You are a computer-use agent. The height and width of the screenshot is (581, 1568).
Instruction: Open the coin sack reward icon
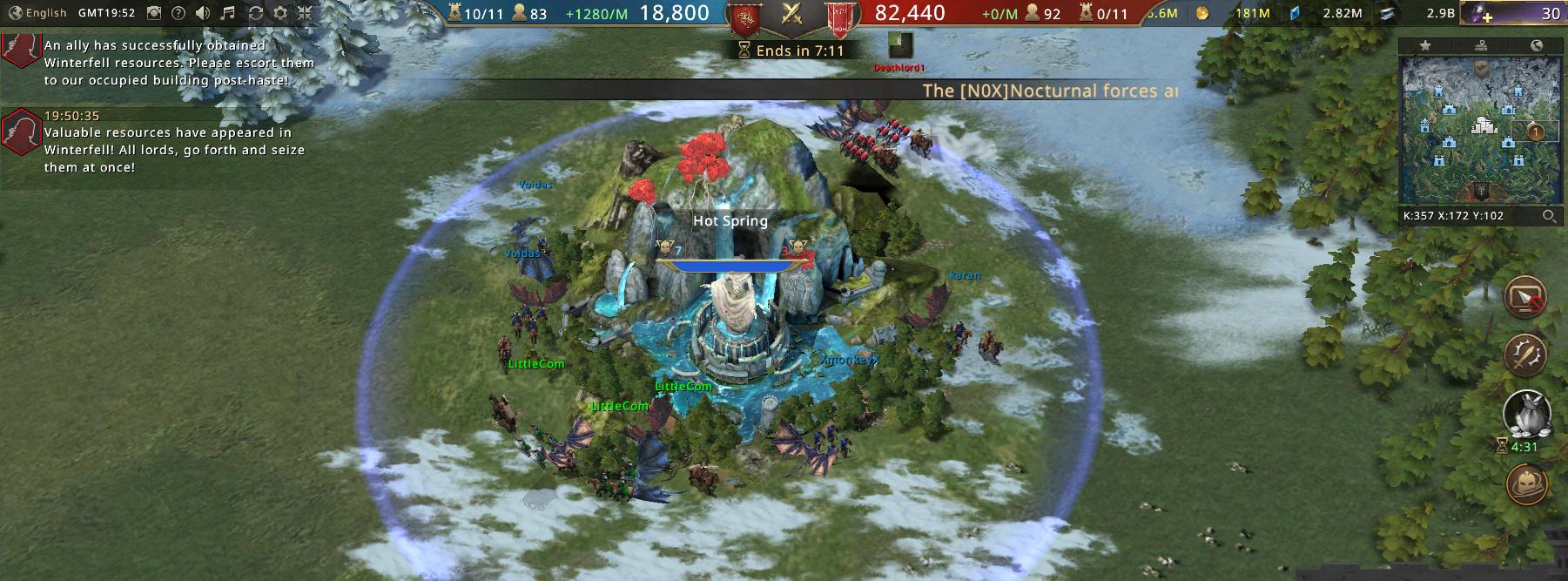(1525, 415)
